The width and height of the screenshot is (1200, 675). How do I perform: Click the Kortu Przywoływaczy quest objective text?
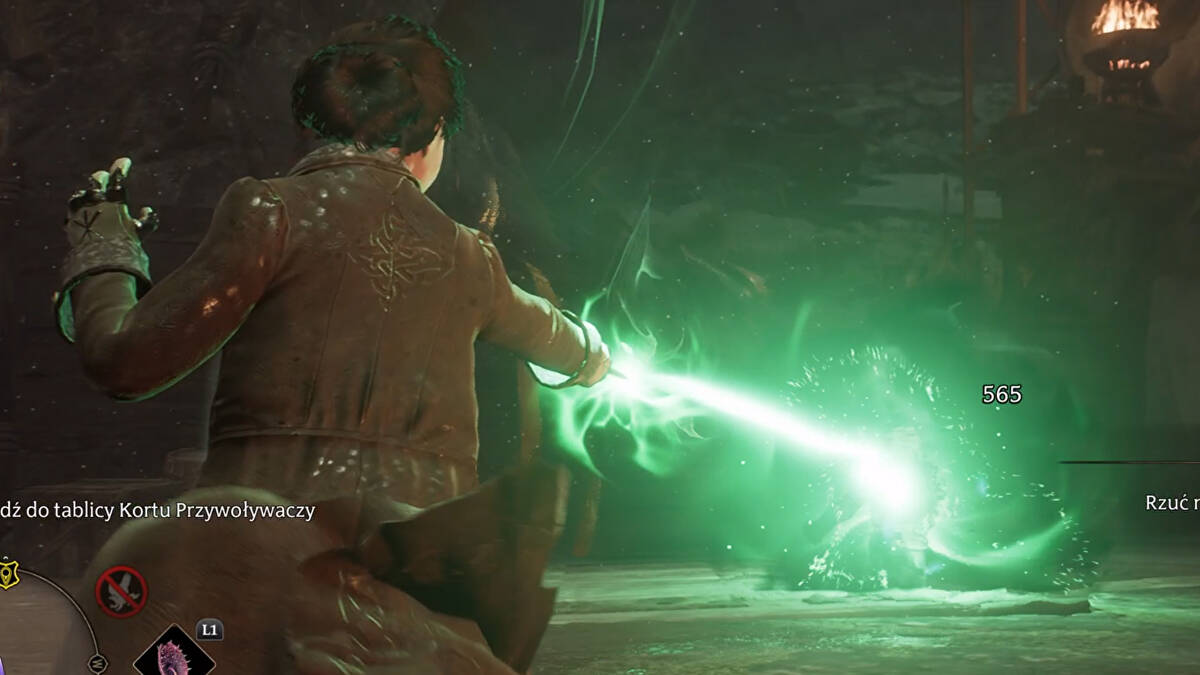click(158, 511)
